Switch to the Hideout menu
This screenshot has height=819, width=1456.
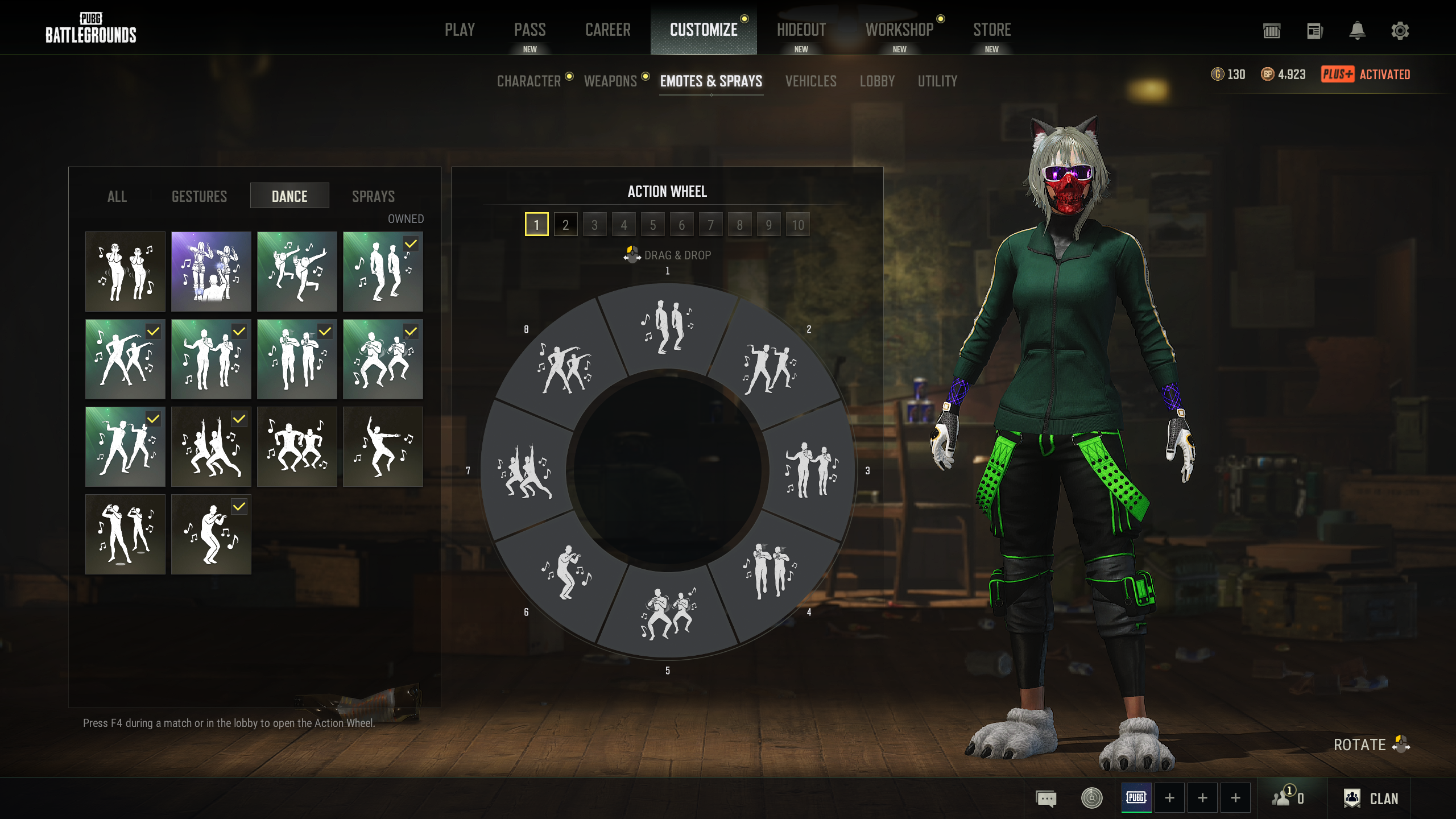click(801, 30)
